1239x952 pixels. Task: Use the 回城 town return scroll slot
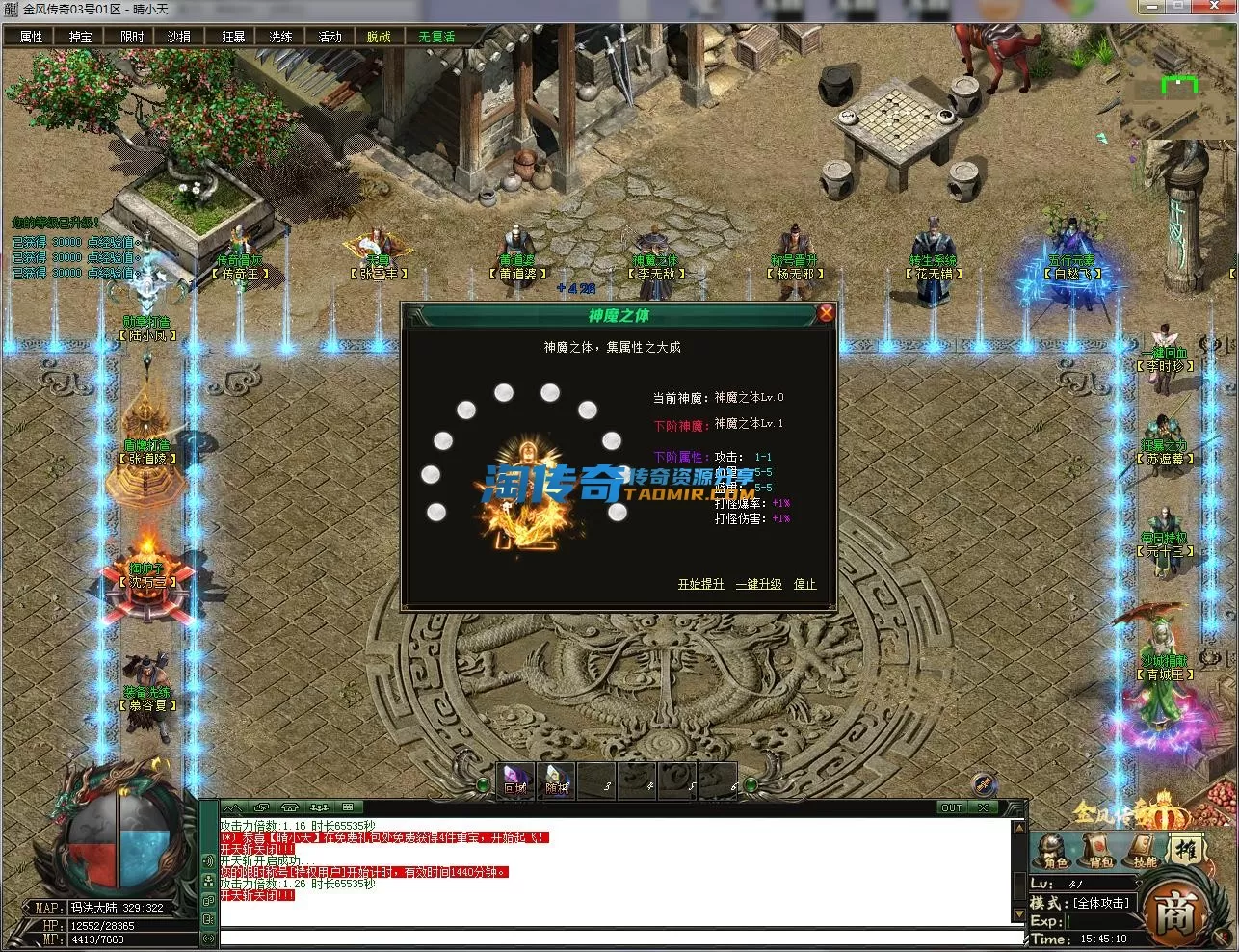pyautogui.click(x=515, y=780)
